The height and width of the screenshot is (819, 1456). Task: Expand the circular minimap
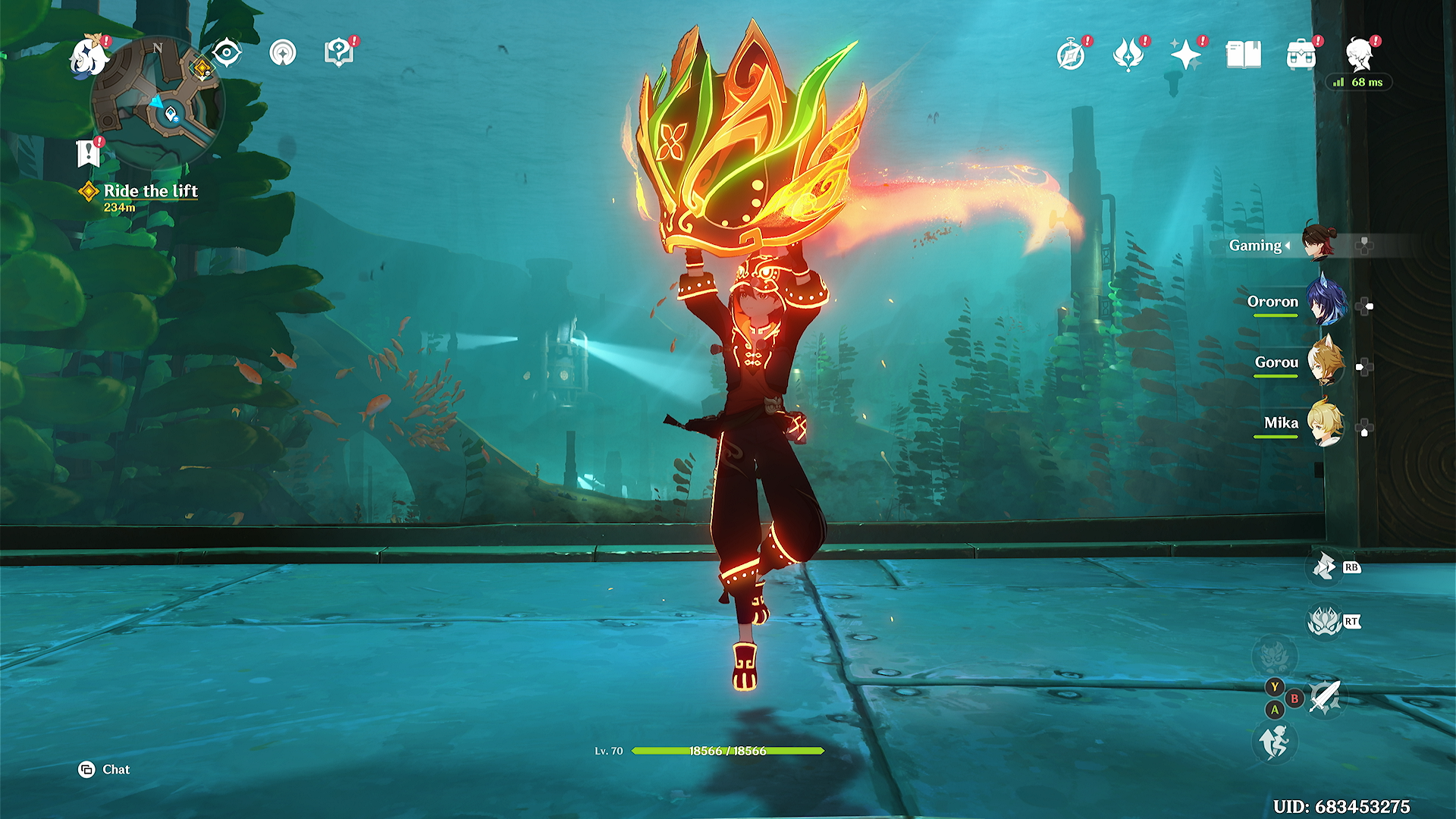tap(158, 103)
